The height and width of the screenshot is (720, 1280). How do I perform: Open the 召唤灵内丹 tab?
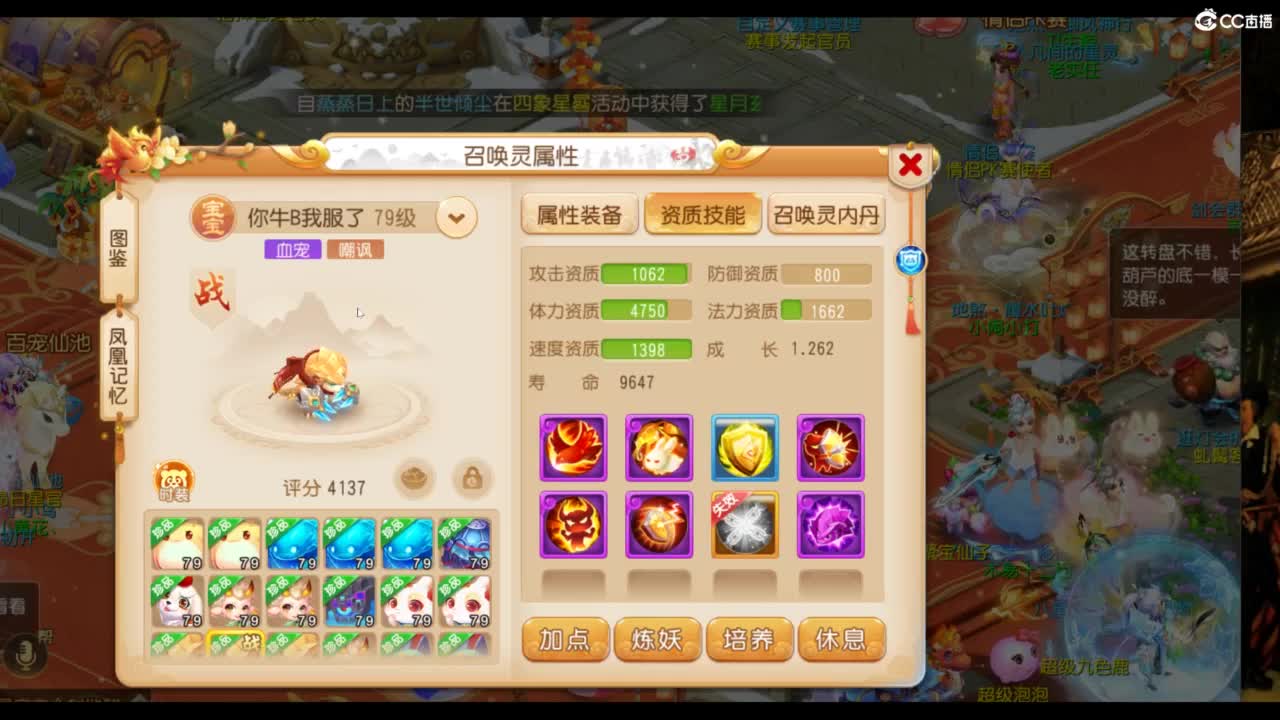tap(826, 214)
